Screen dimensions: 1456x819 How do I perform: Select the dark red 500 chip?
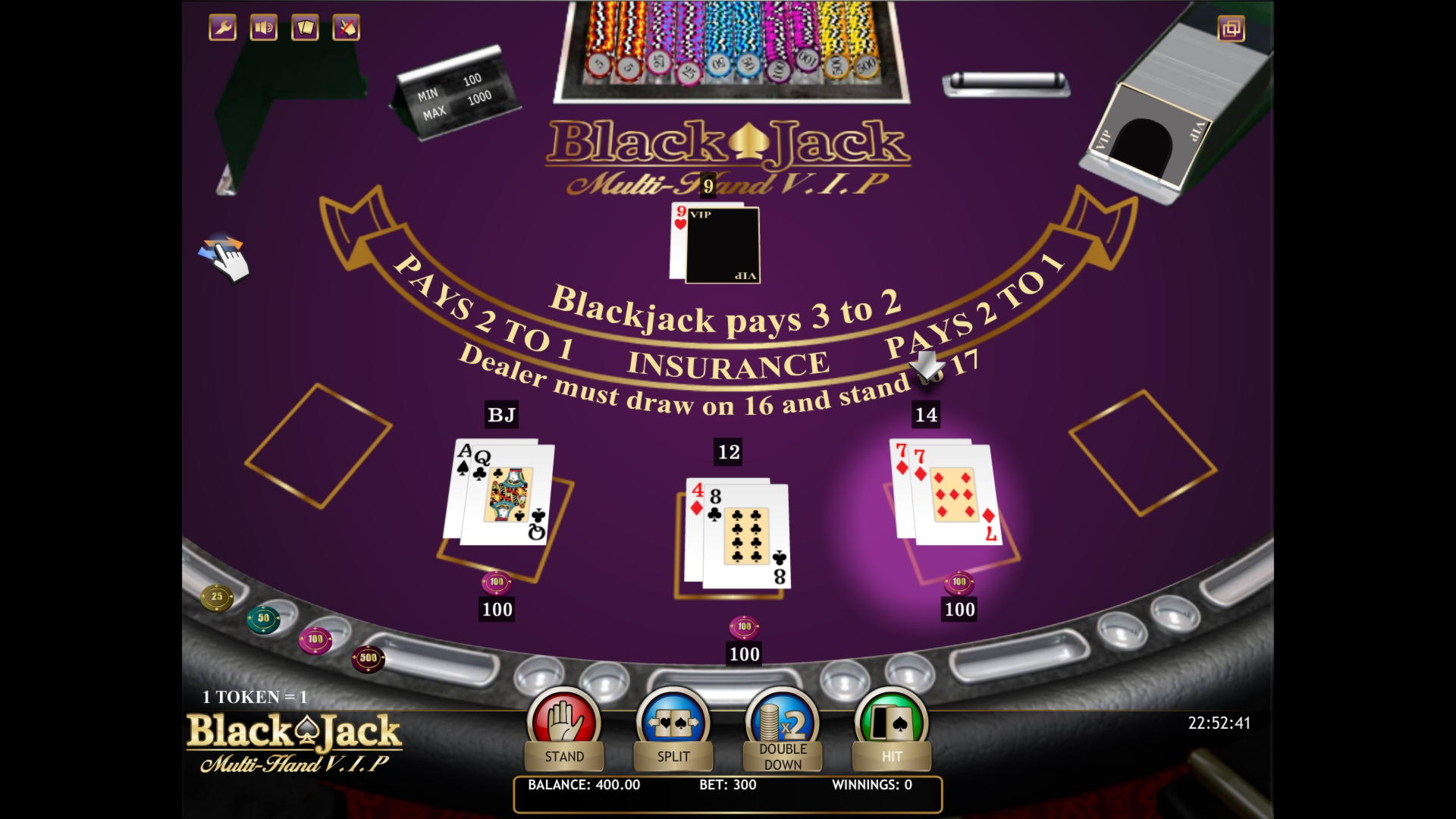click(x=368, y=658)
